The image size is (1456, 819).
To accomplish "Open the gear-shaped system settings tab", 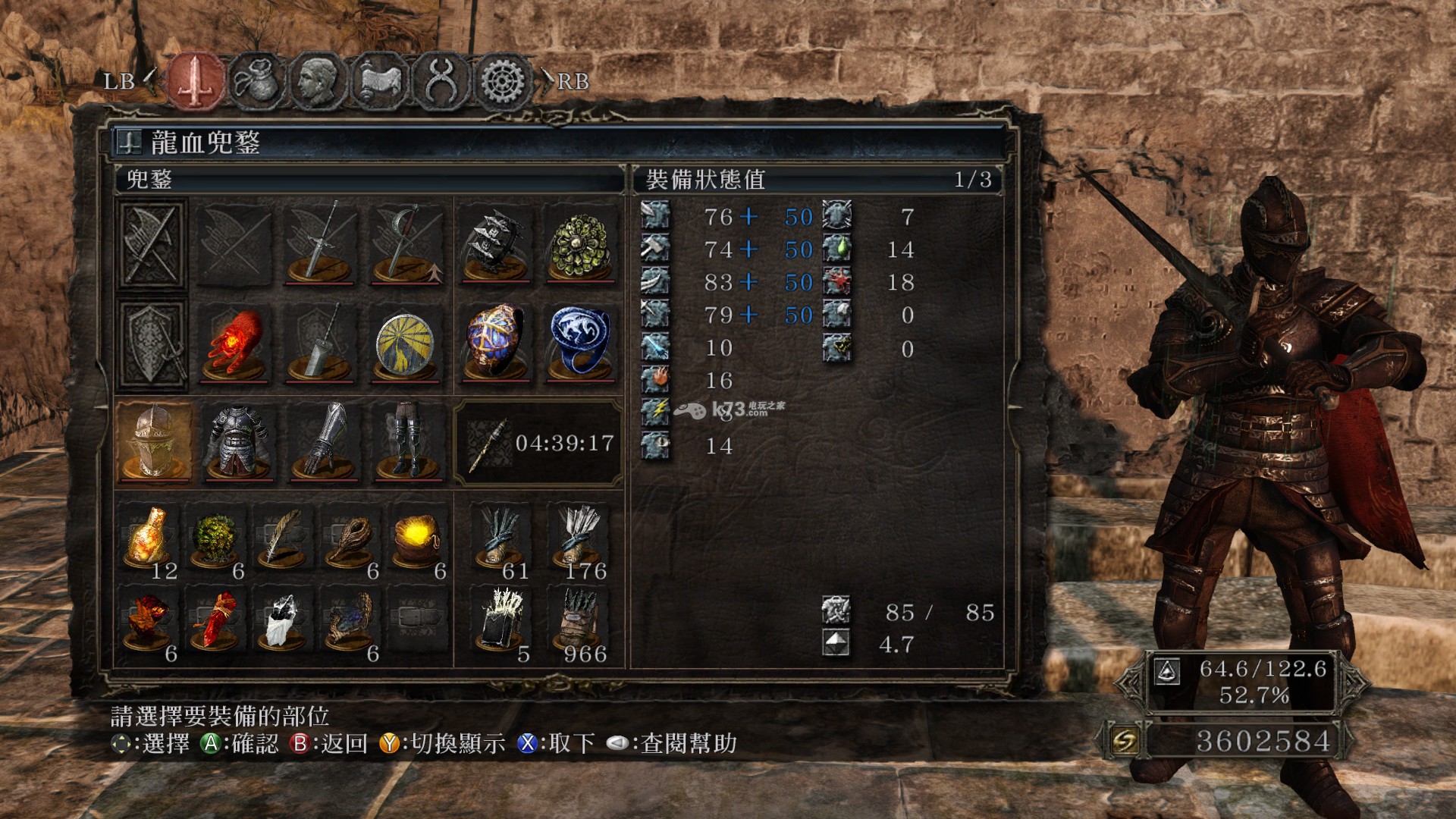I will pyautogui.click(x=500, y=80).
